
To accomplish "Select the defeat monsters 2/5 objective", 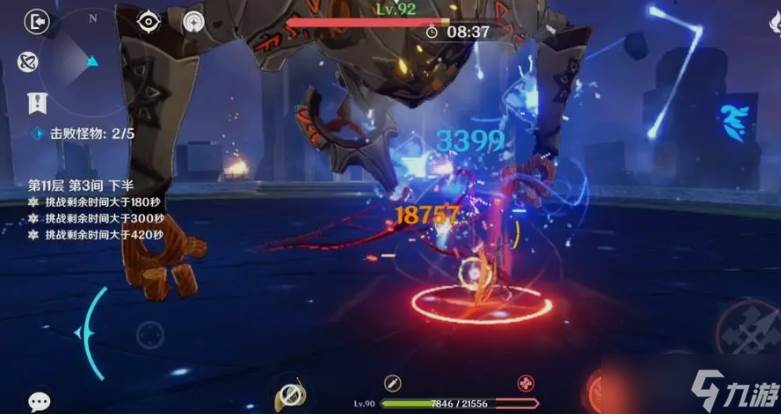I will click(x=83, y=132).
